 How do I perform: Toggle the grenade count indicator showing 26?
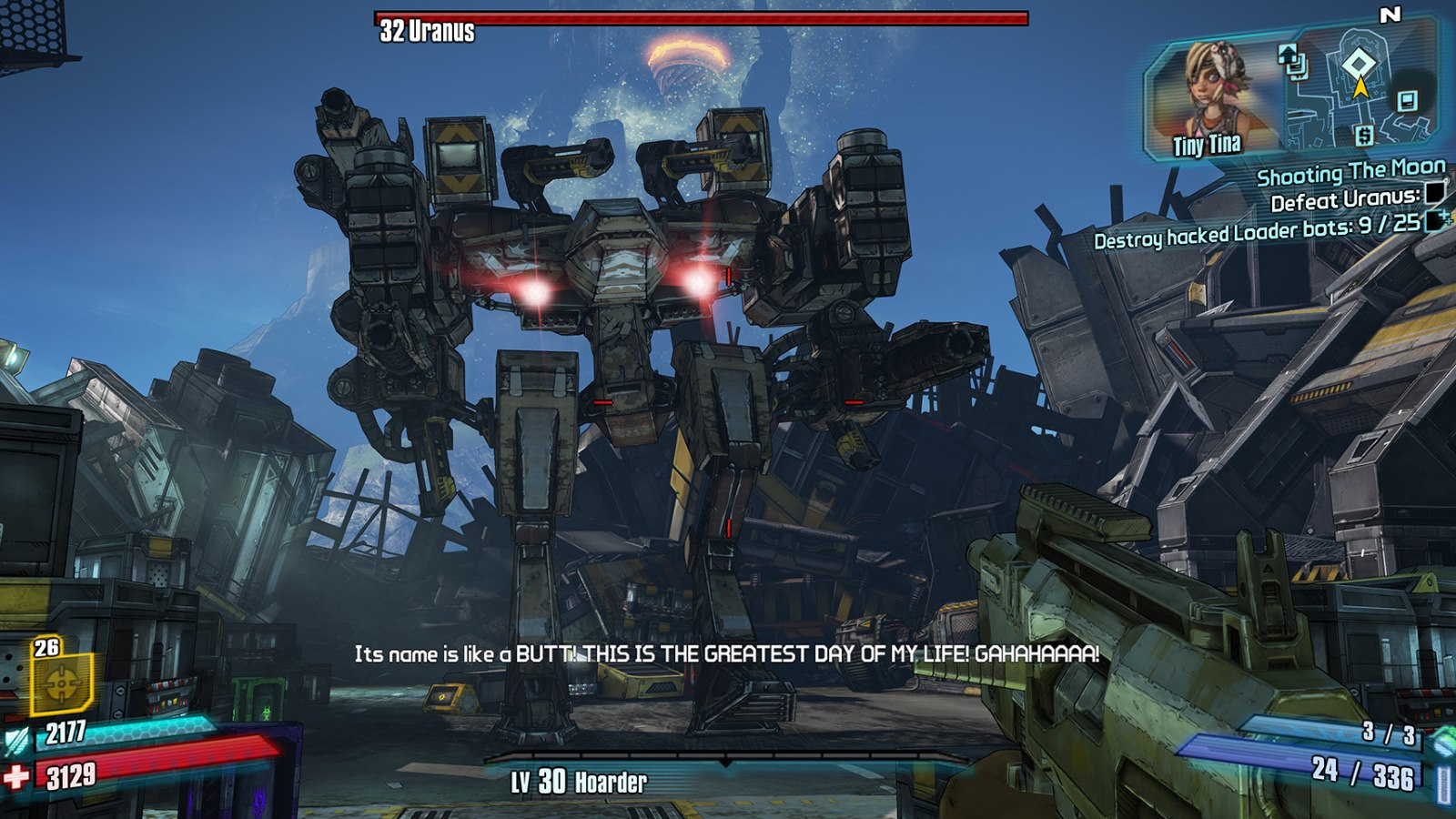click(47, 649)
